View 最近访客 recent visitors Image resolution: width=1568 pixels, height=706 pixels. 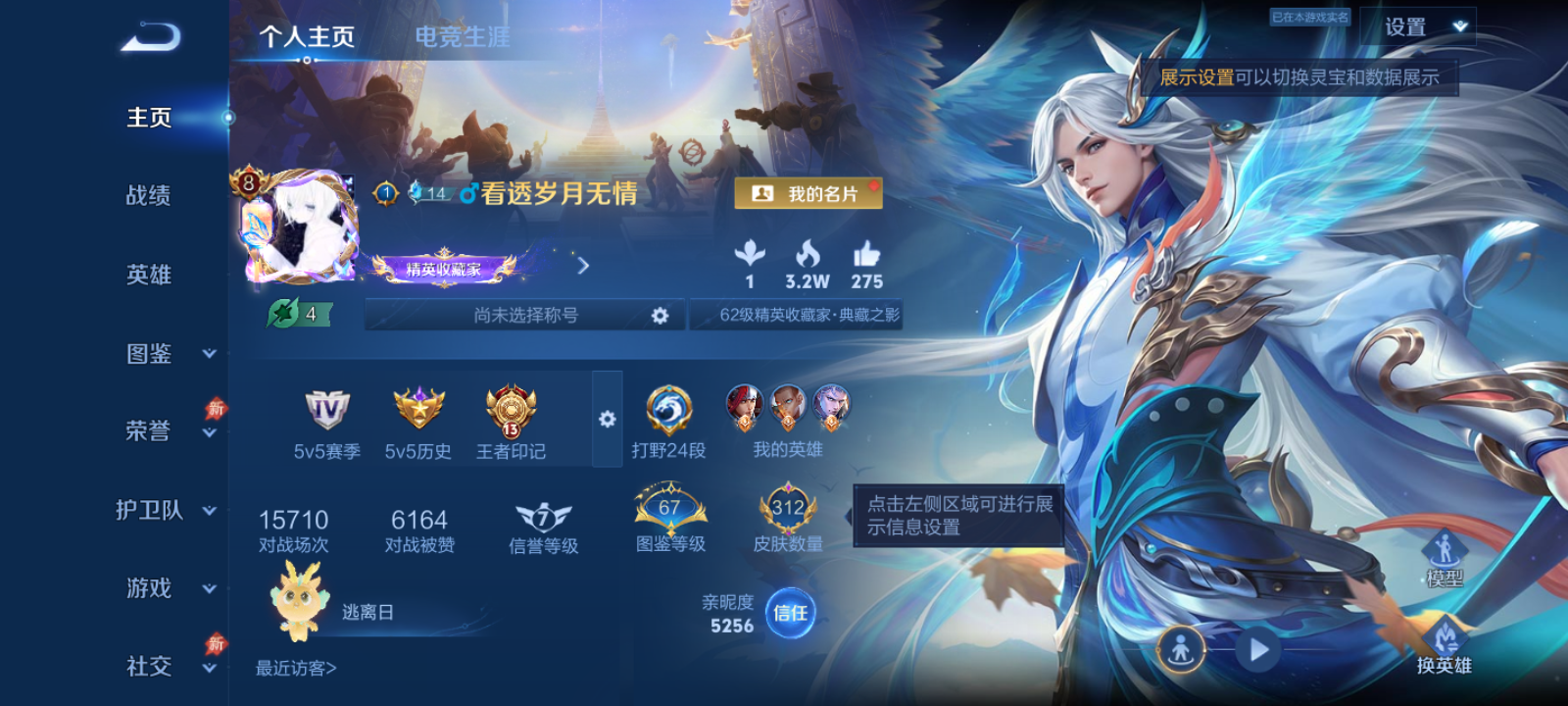click(x=293, y=667)
